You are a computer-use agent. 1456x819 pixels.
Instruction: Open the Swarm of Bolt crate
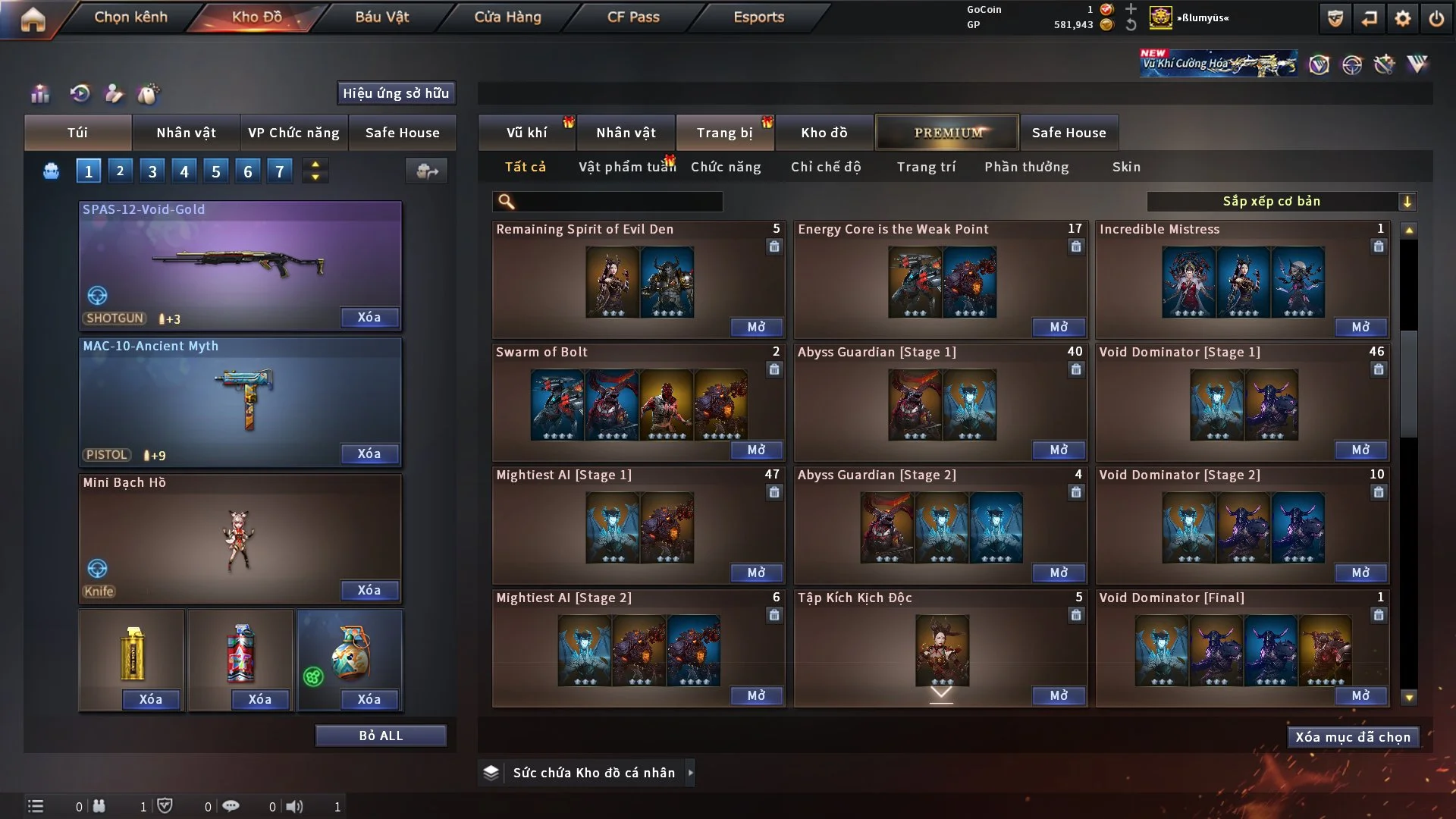[756, 450]
